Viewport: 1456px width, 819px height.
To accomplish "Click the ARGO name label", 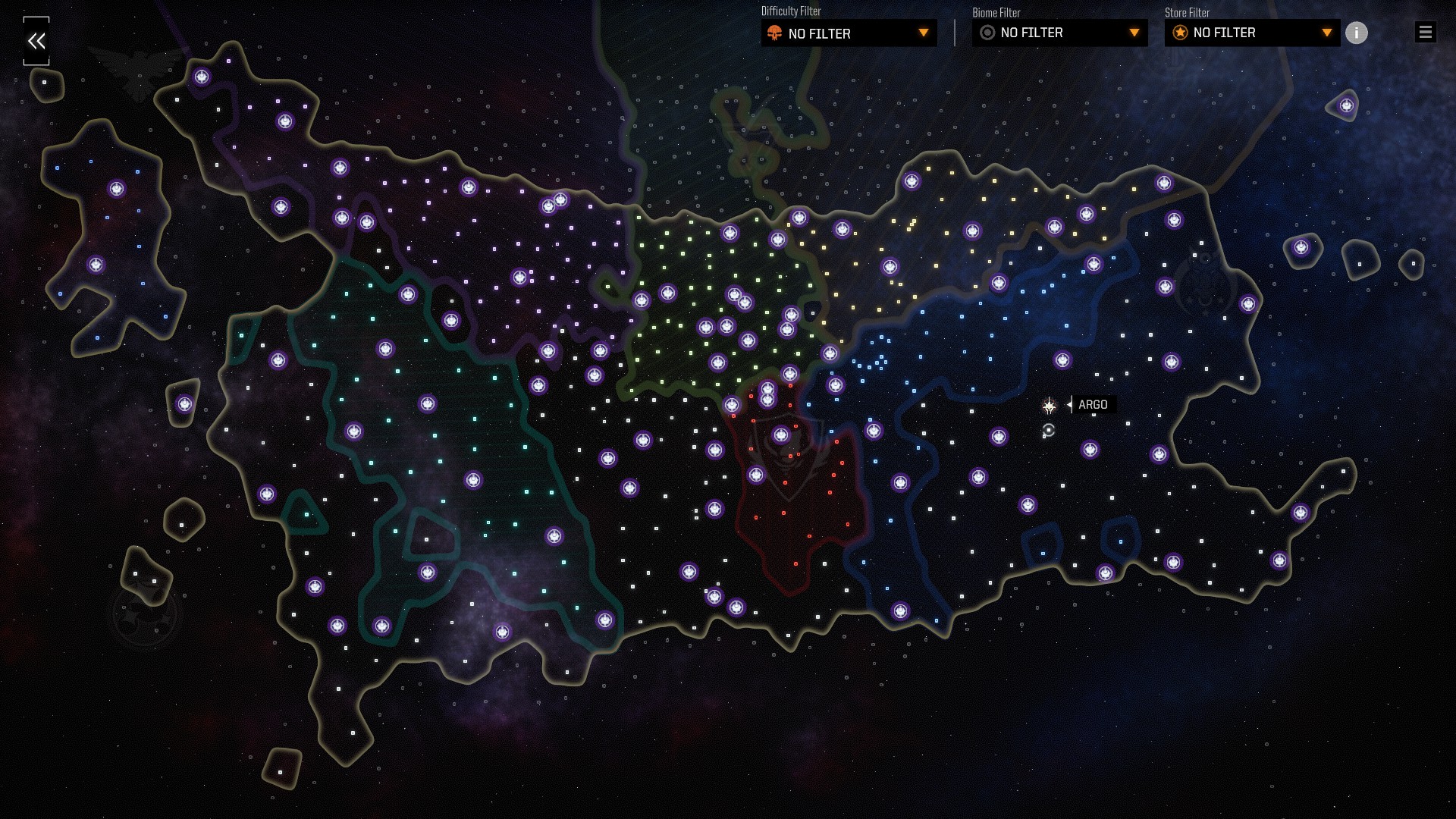I will point(1092,405).
